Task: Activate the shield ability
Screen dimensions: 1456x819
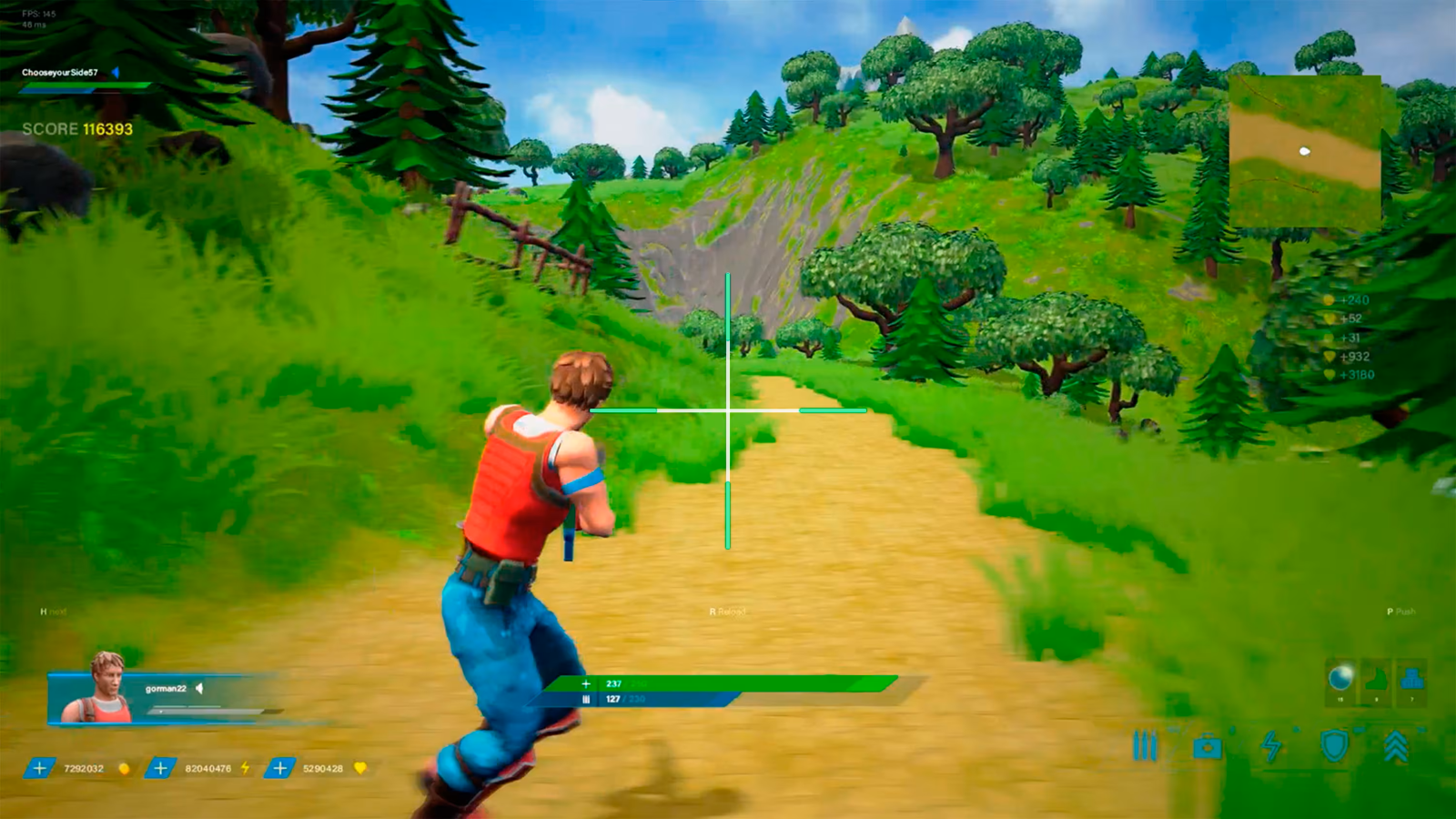Action: tap(1334, 746)
